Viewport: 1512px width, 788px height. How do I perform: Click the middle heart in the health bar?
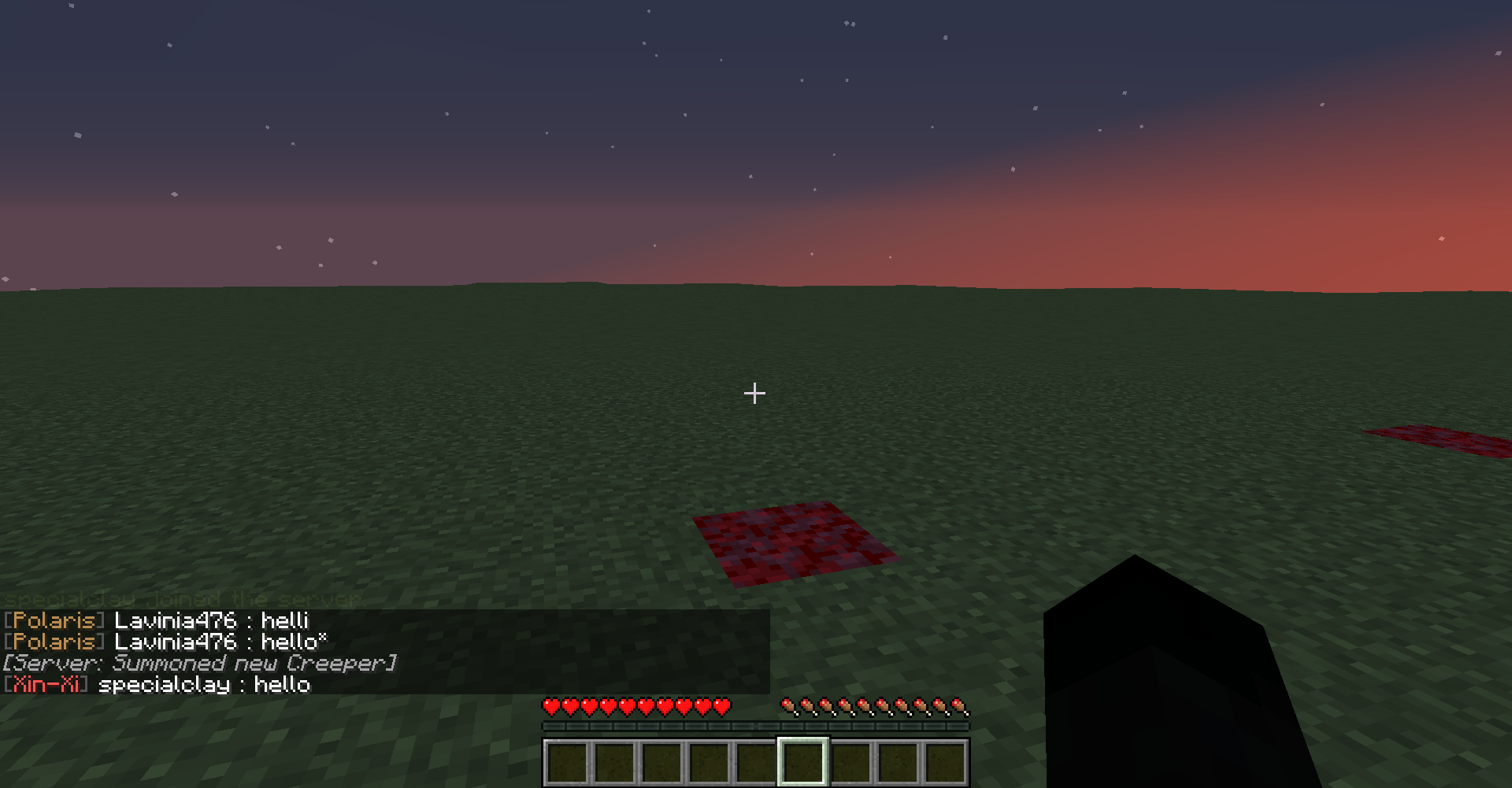tap(636, 706)
